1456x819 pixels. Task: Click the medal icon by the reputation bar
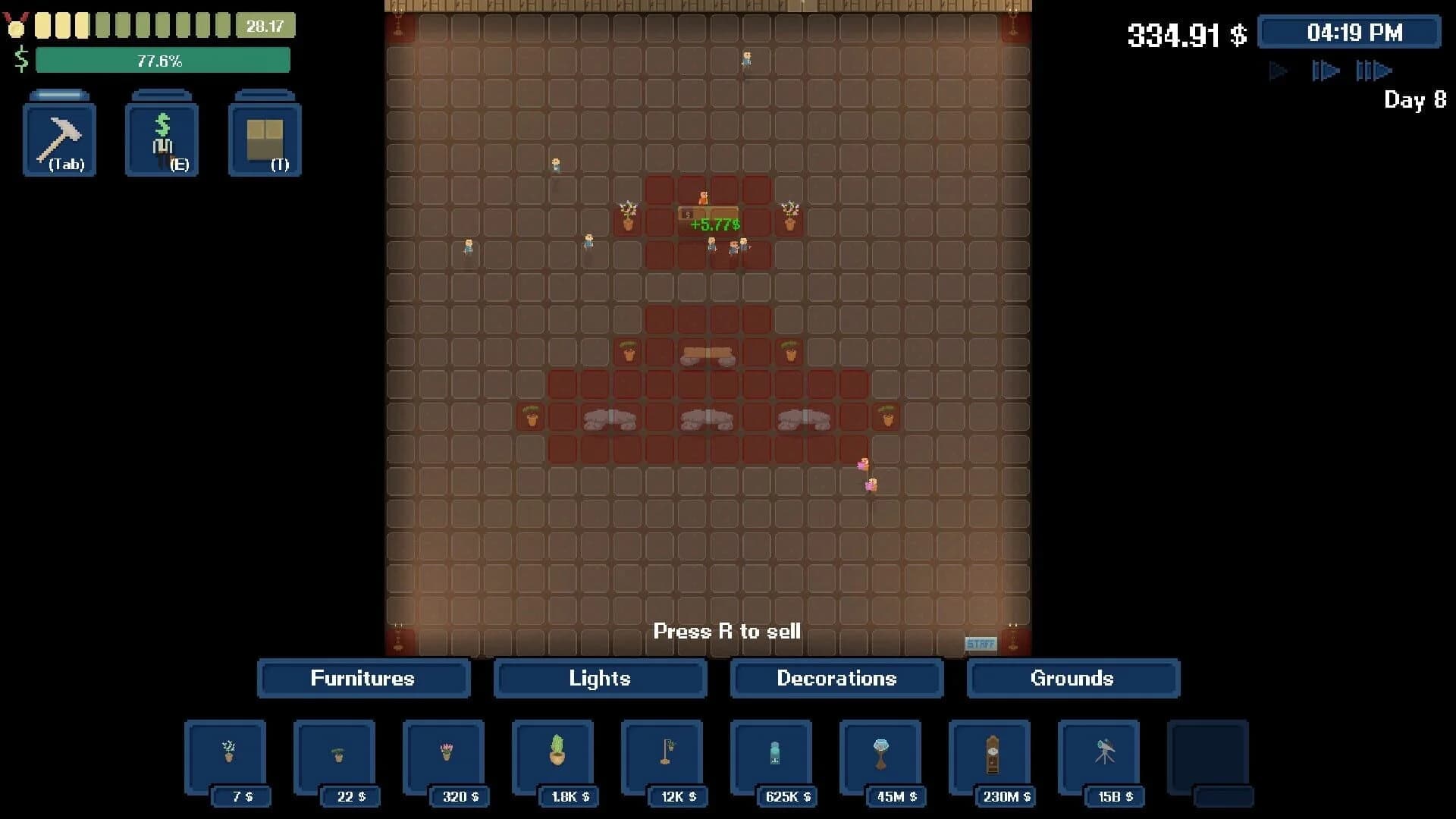(17, 25)
